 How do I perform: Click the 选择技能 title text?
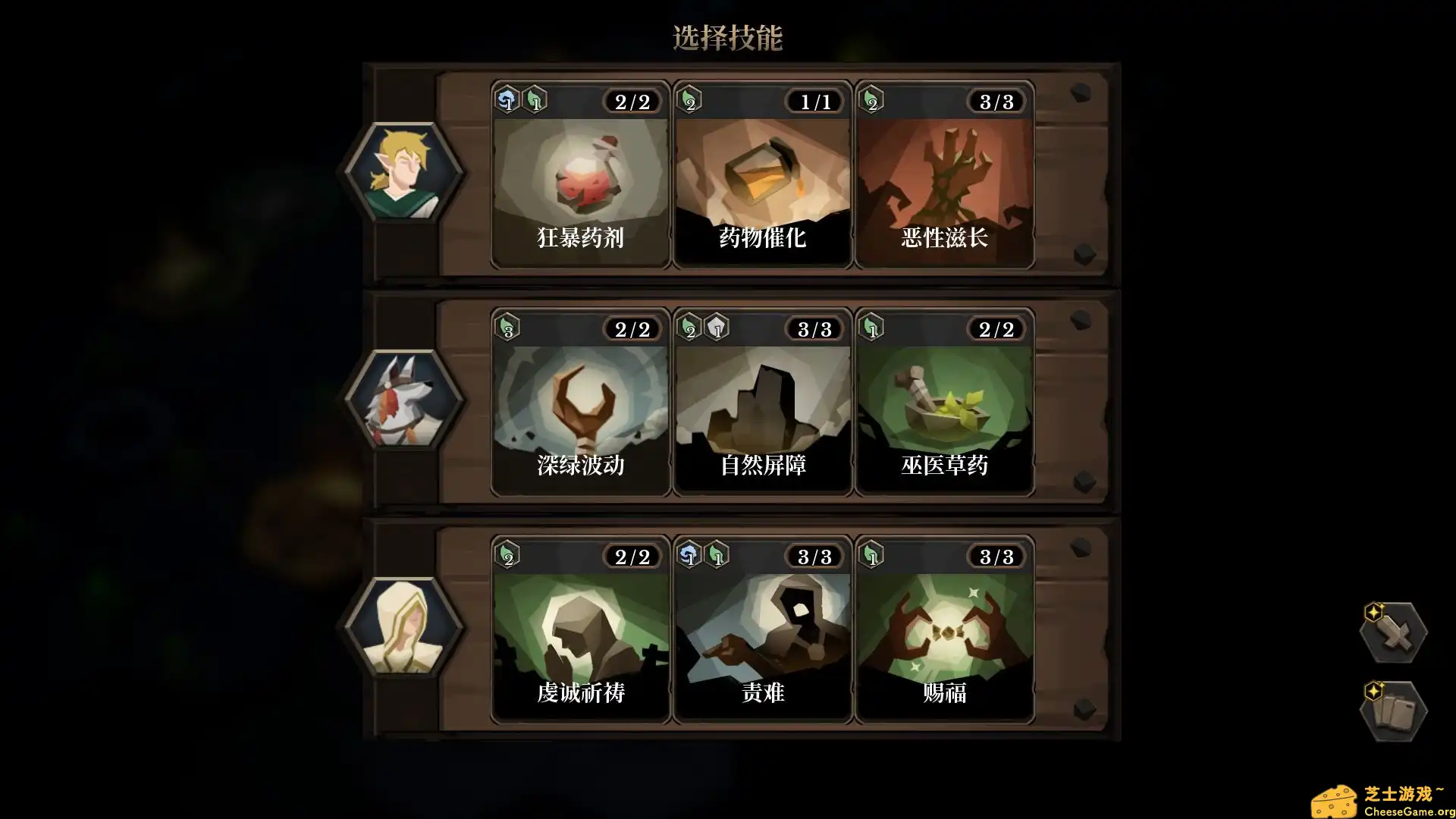click(728, 34)
